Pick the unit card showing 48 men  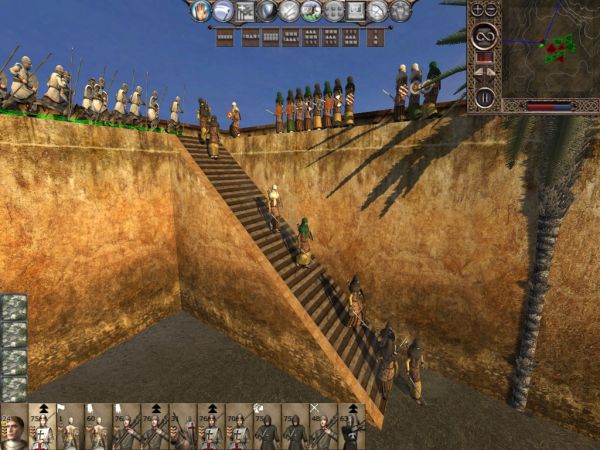(322, 428)
